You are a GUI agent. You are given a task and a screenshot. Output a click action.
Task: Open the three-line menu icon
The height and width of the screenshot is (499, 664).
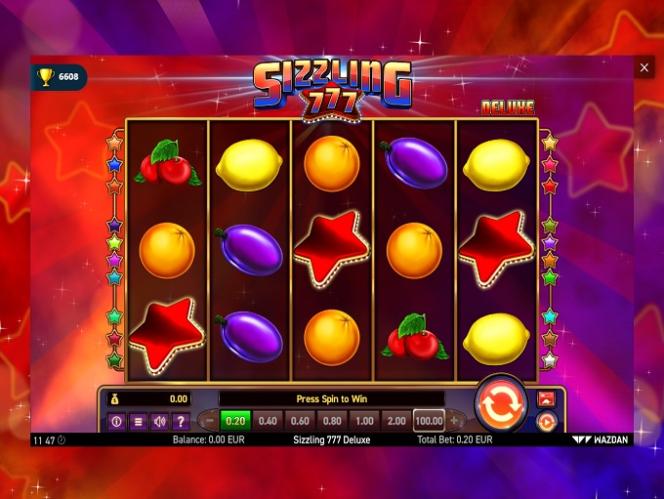(x=138, y=421)
